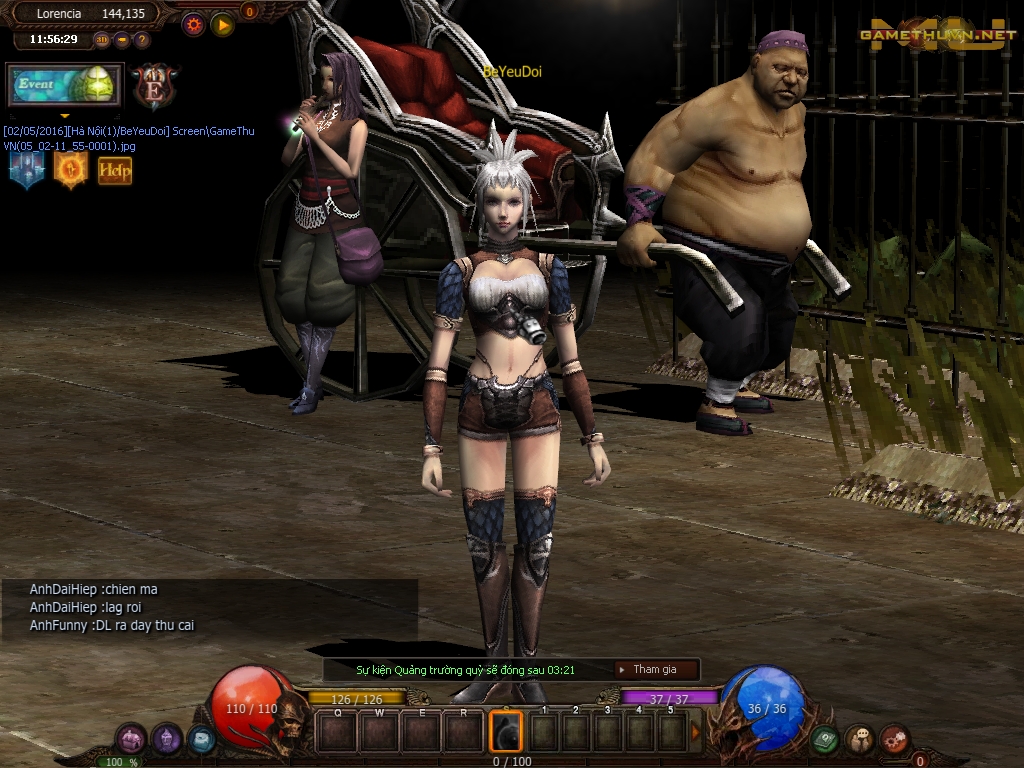Click the blue round icon beside health orb
This screenshot has height=768, width=1024.
click(201, 740)
